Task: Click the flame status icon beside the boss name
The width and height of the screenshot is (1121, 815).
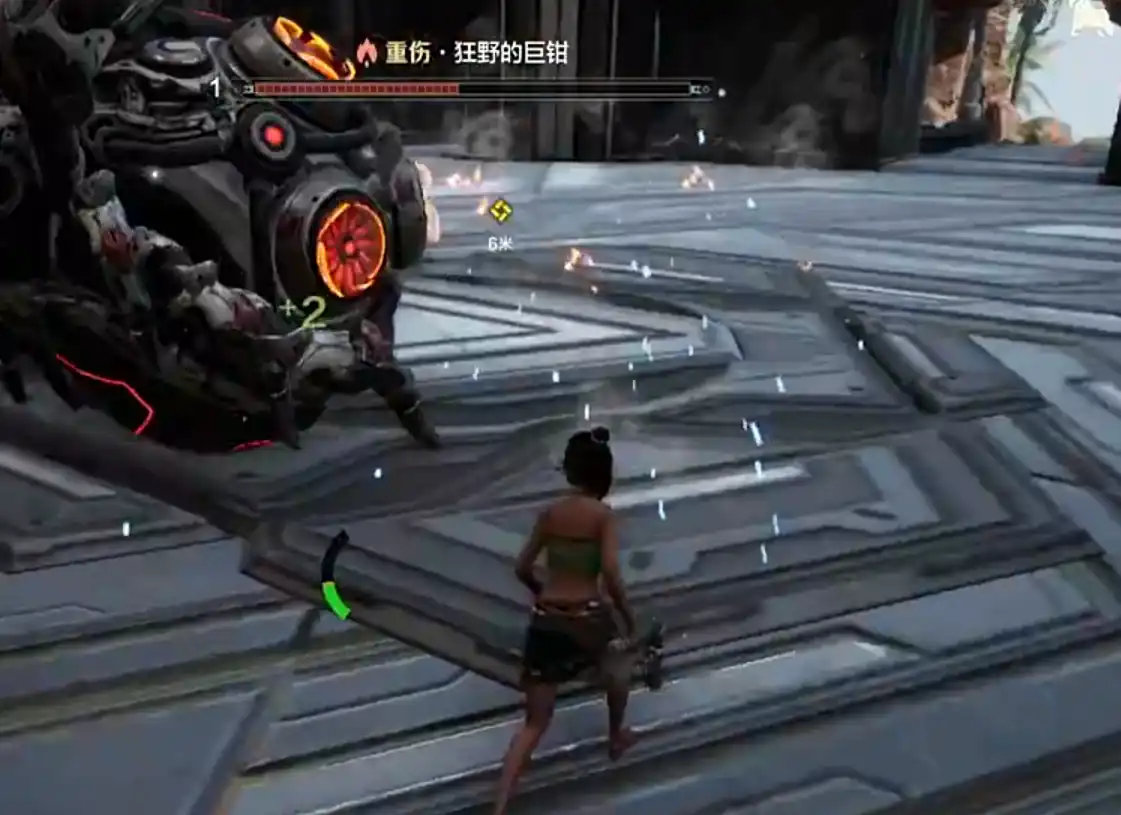Action: pos(367,52)
